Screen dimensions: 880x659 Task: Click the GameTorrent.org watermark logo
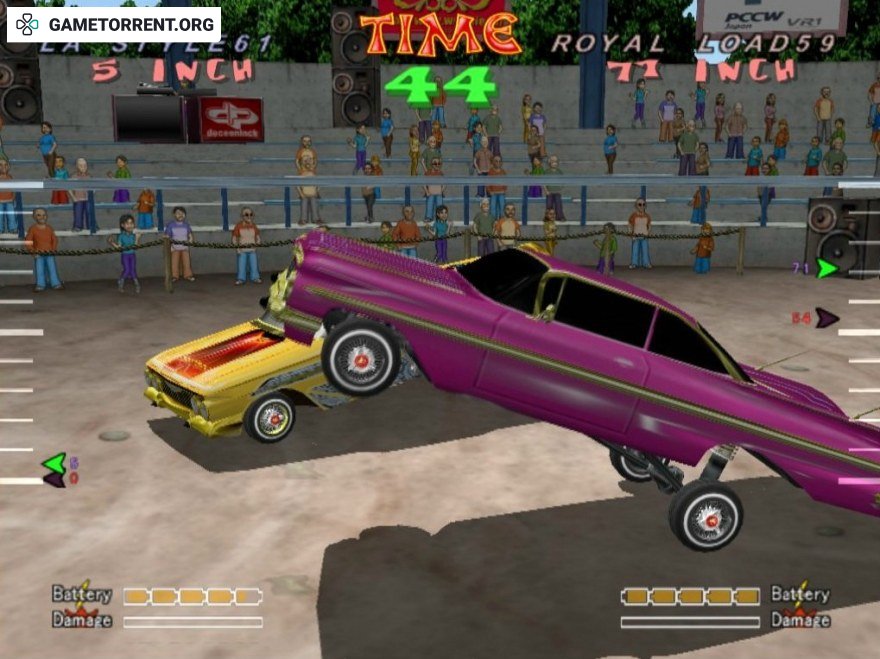pyautogui.click(x=114, y=24)
